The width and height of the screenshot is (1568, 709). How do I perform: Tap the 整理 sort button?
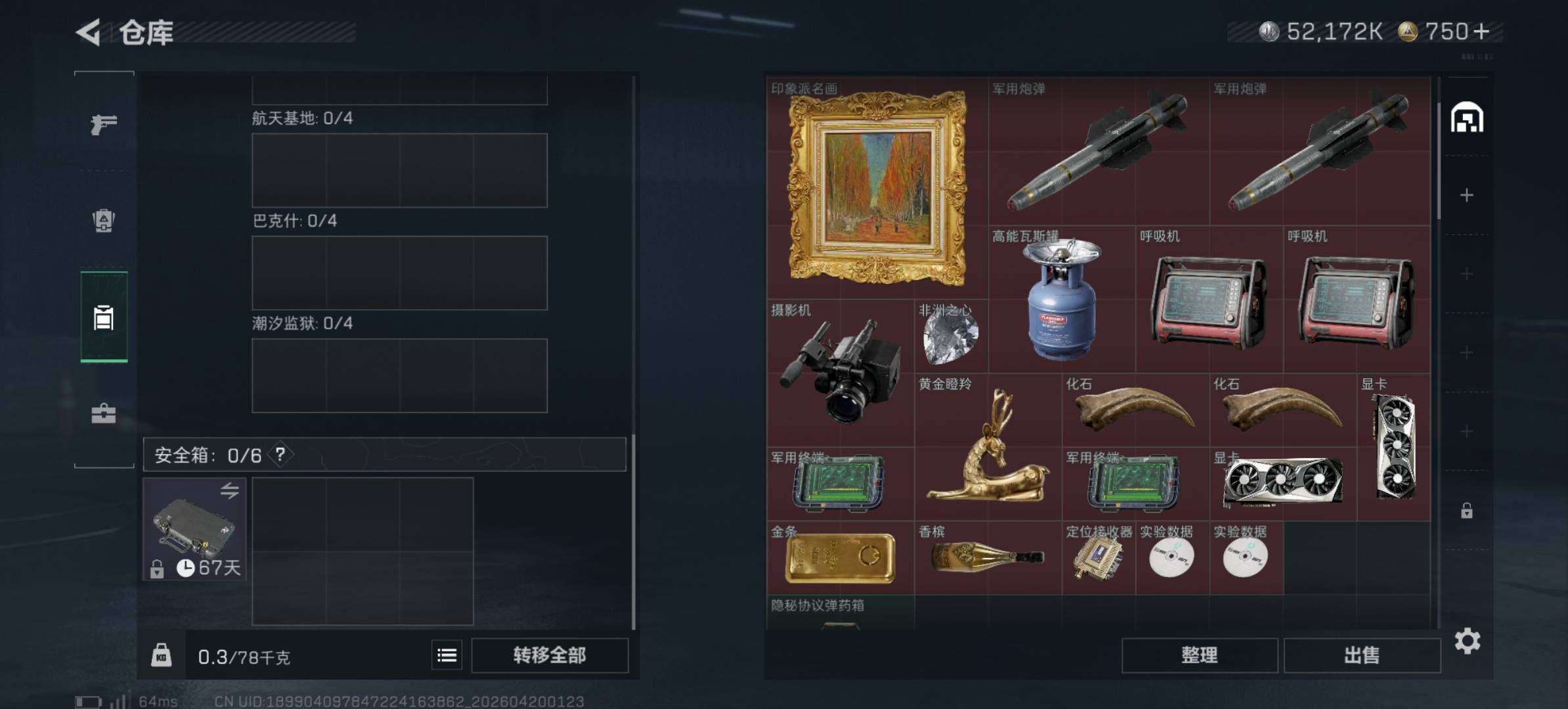1199,655
